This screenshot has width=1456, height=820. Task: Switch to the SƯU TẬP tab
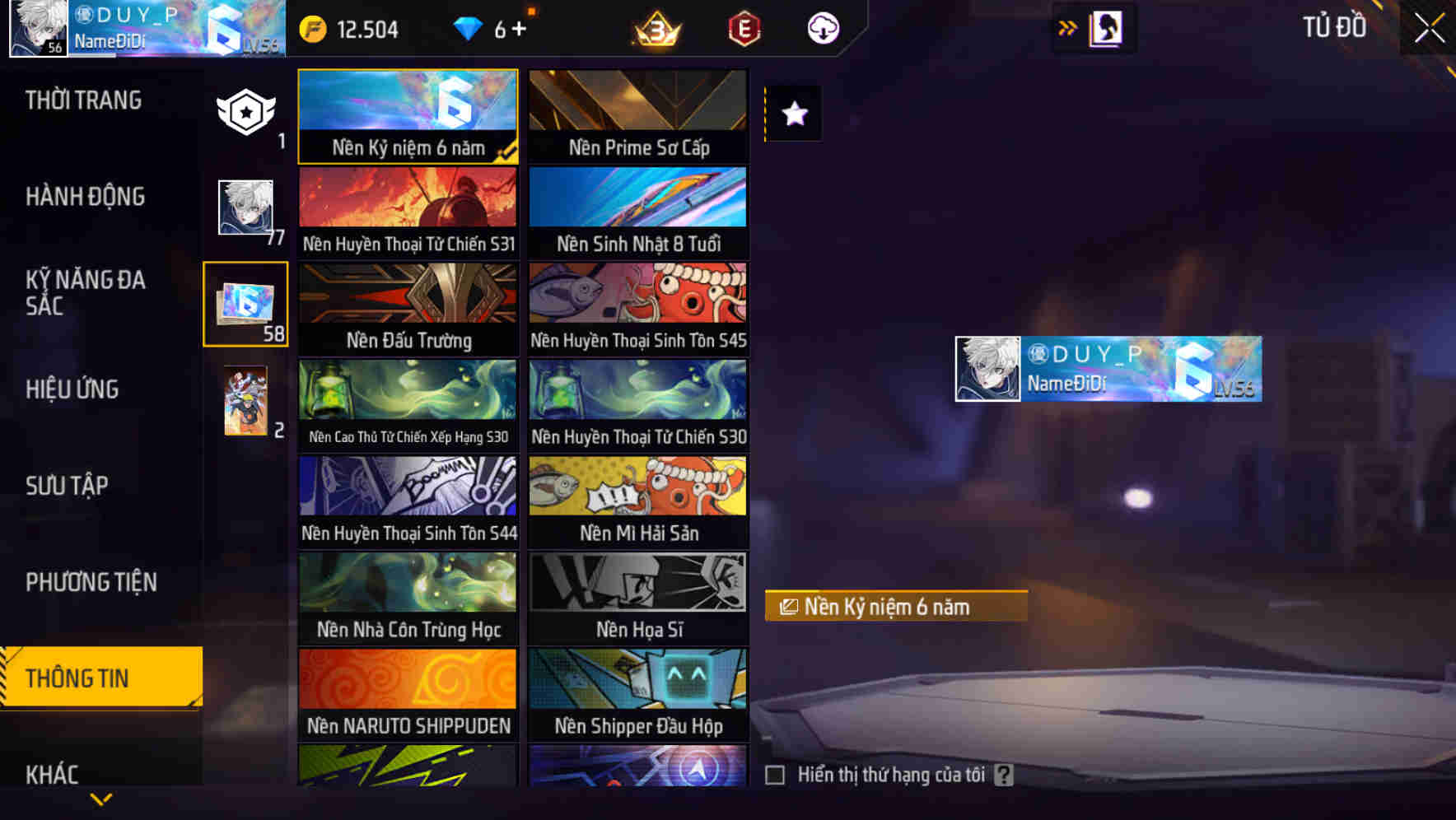(x=68, y=486)
